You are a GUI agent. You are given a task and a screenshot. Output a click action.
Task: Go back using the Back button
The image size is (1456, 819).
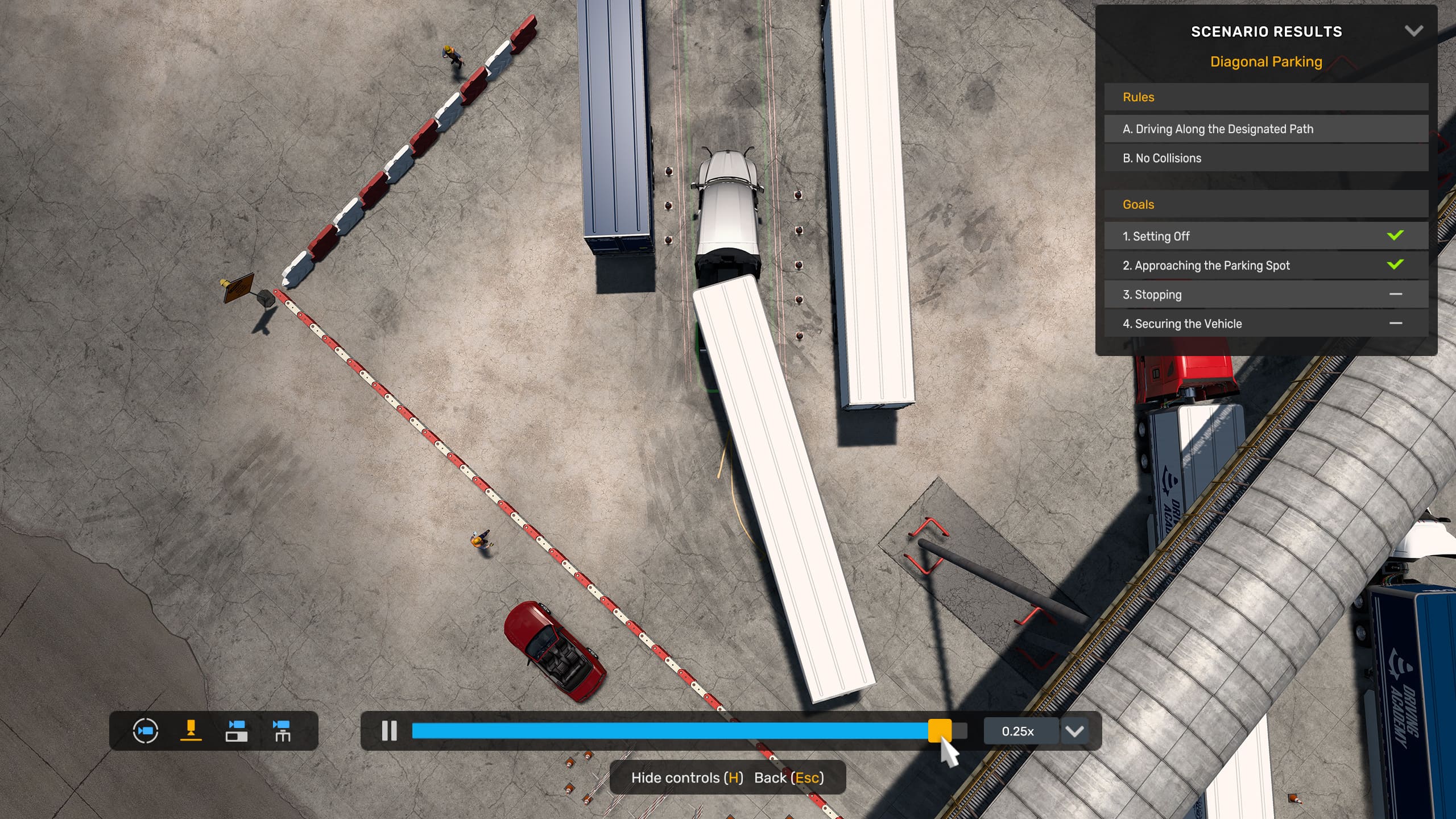[x=789, y=777]
